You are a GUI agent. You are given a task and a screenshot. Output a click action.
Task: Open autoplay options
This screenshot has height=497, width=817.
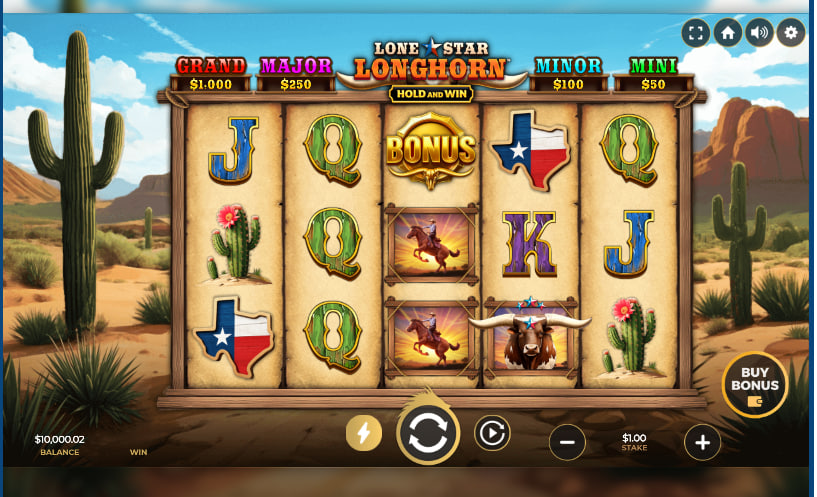[x=492, y=433]
